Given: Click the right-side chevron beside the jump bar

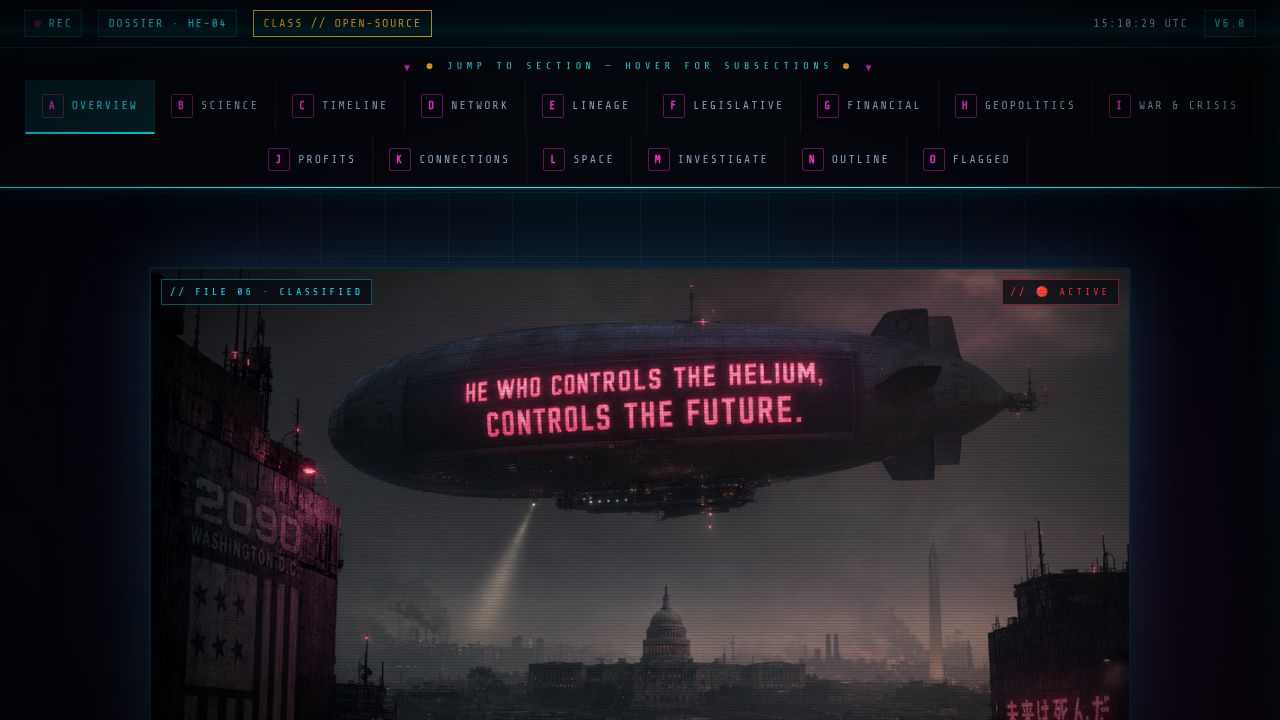Looking at the screenshot, I should coord(868,66).
